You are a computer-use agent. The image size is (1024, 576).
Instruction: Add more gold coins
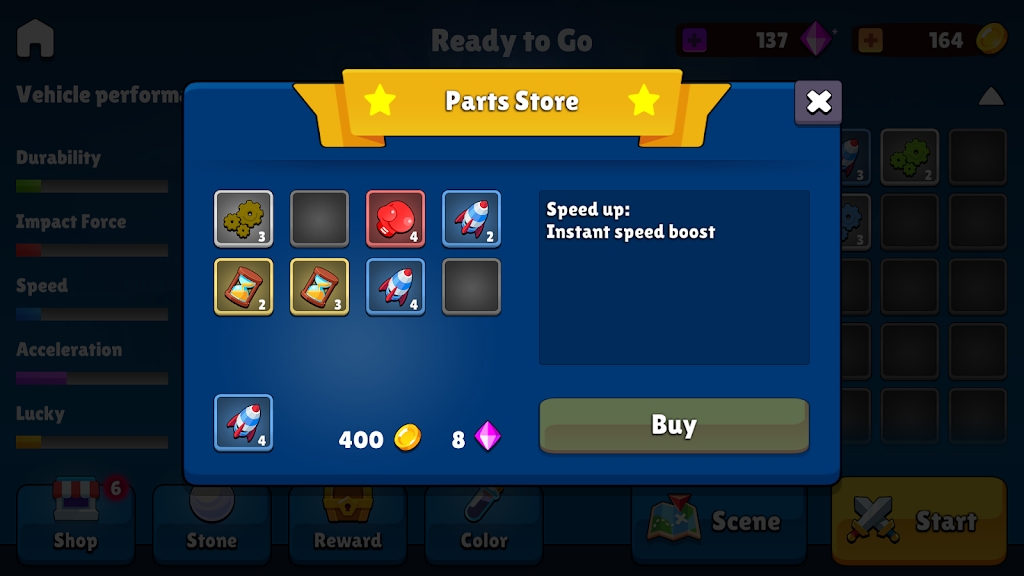coord(870,41)
